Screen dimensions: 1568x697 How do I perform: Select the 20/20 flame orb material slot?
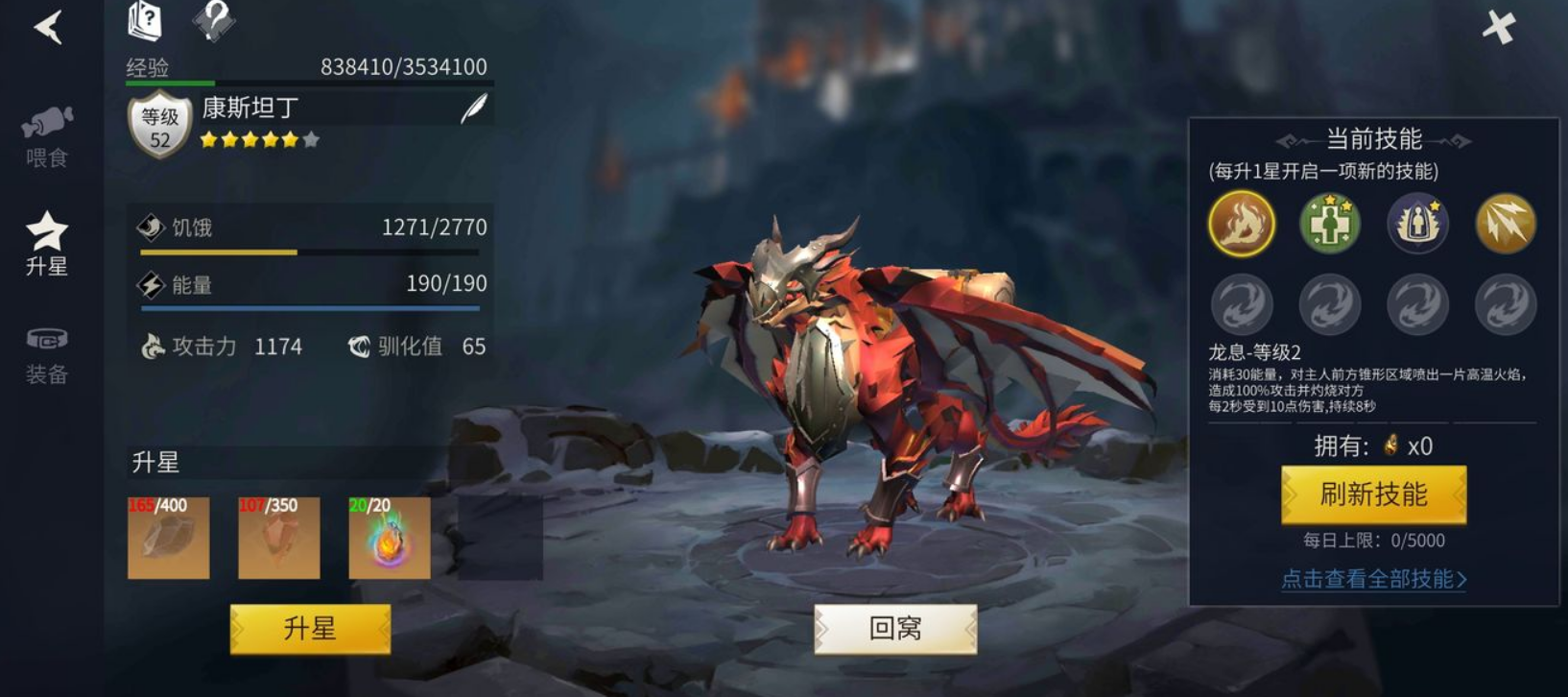[x=390, y=538]
